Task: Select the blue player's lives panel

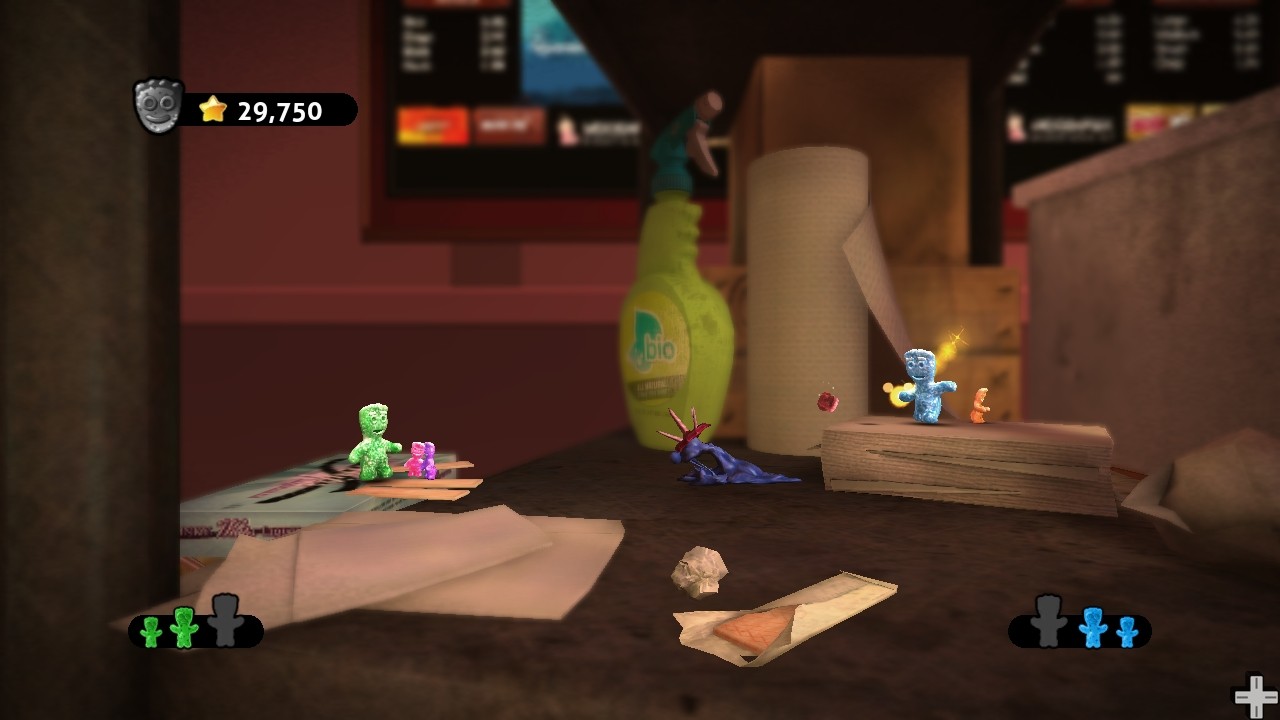Action: coord(1080,628)
